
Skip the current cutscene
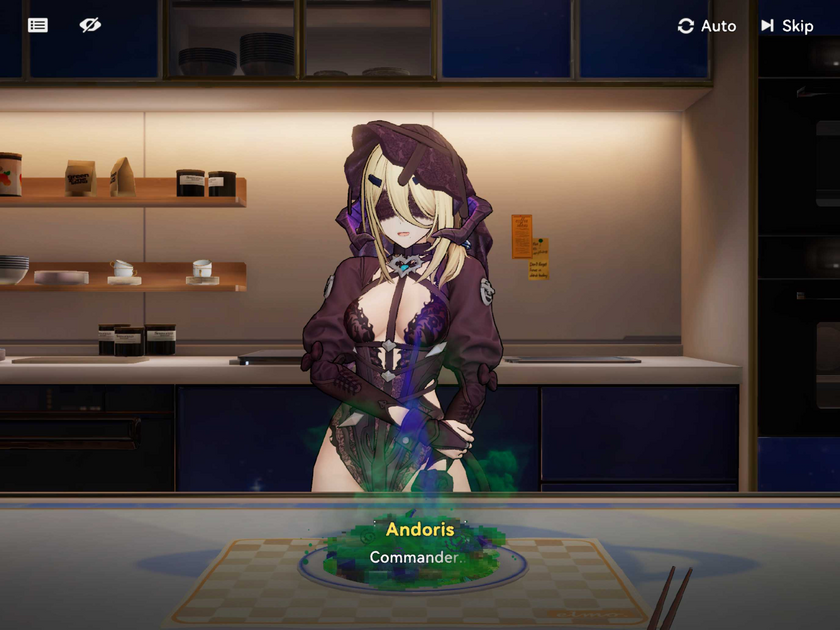click(787, 26)
